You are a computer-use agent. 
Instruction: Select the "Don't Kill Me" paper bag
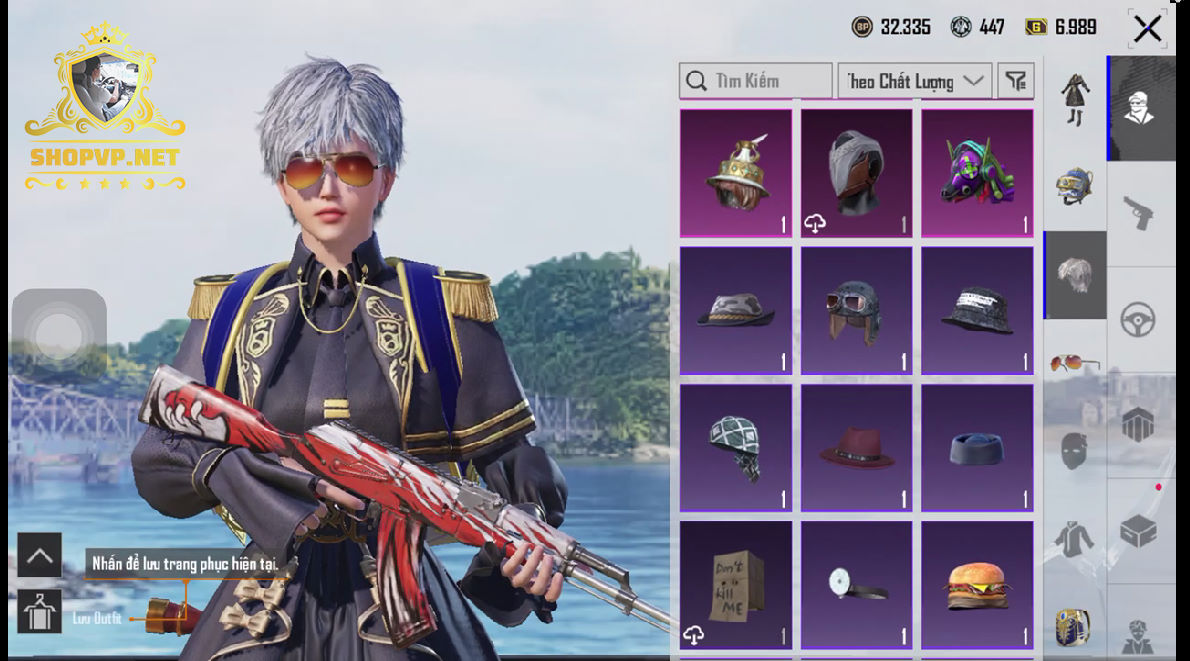tap(736, 583)
